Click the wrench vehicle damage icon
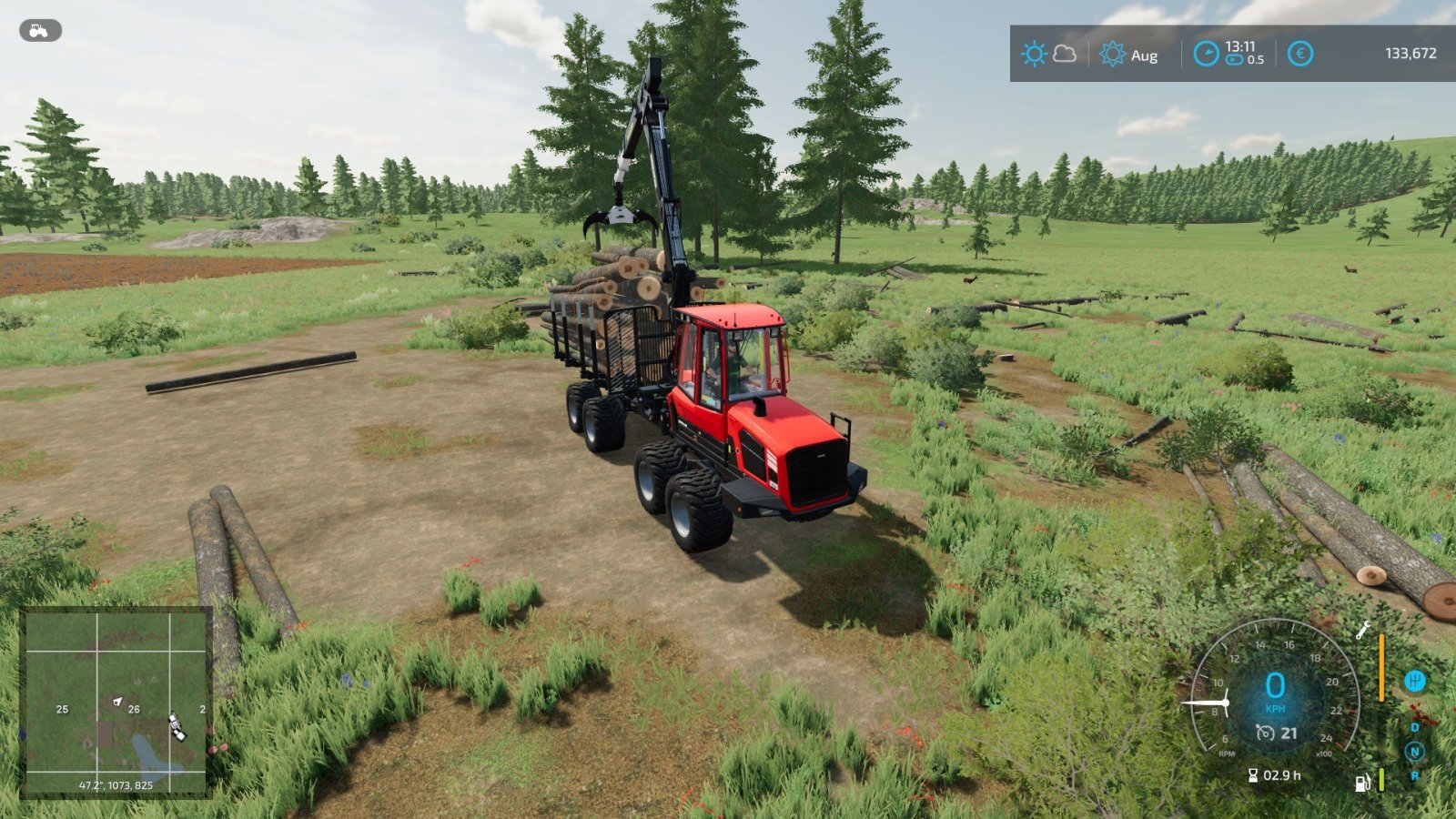The image size is (1456, 819). pos(1363,630)
